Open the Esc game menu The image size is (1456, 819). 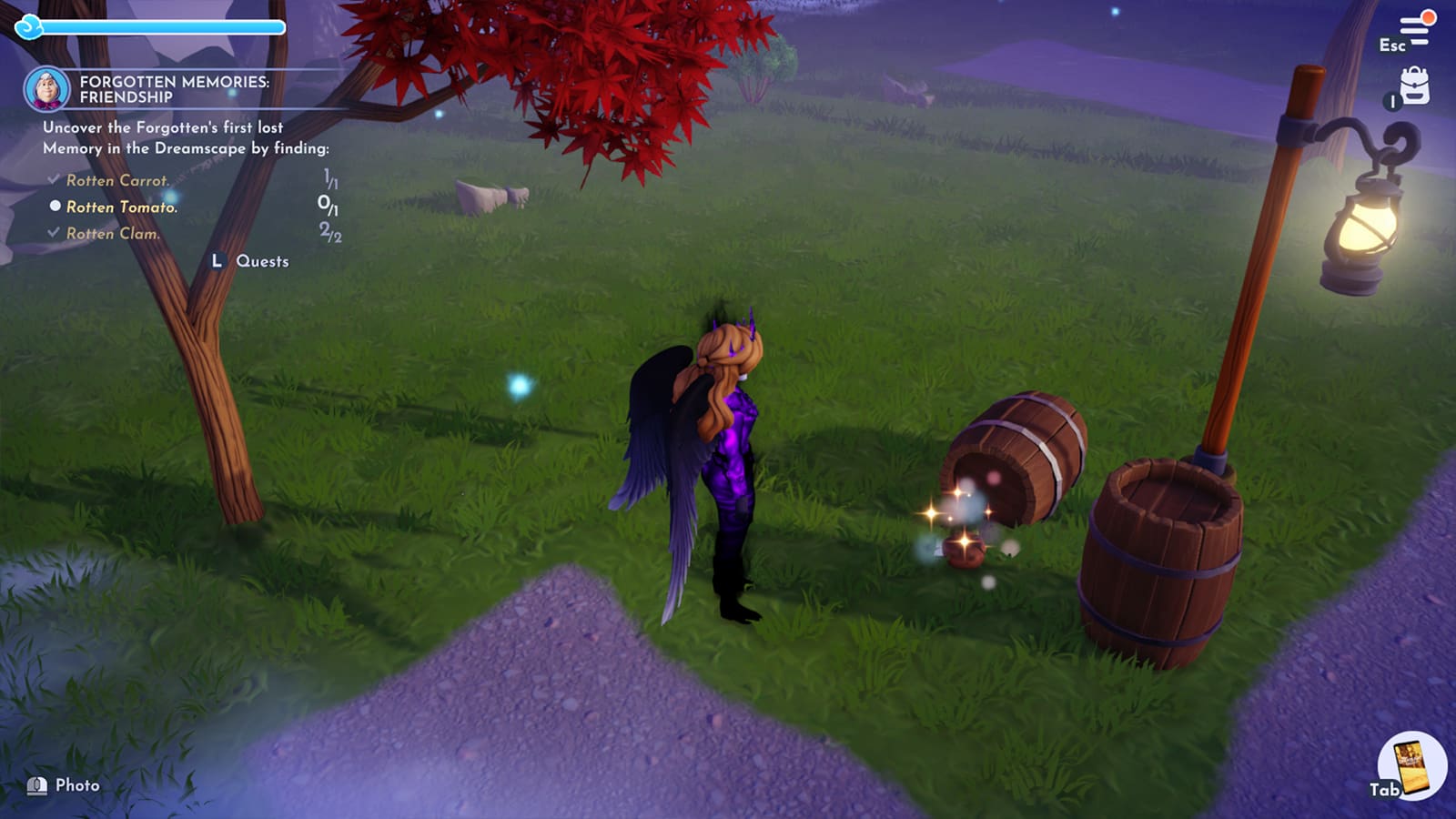(1391, 45)
